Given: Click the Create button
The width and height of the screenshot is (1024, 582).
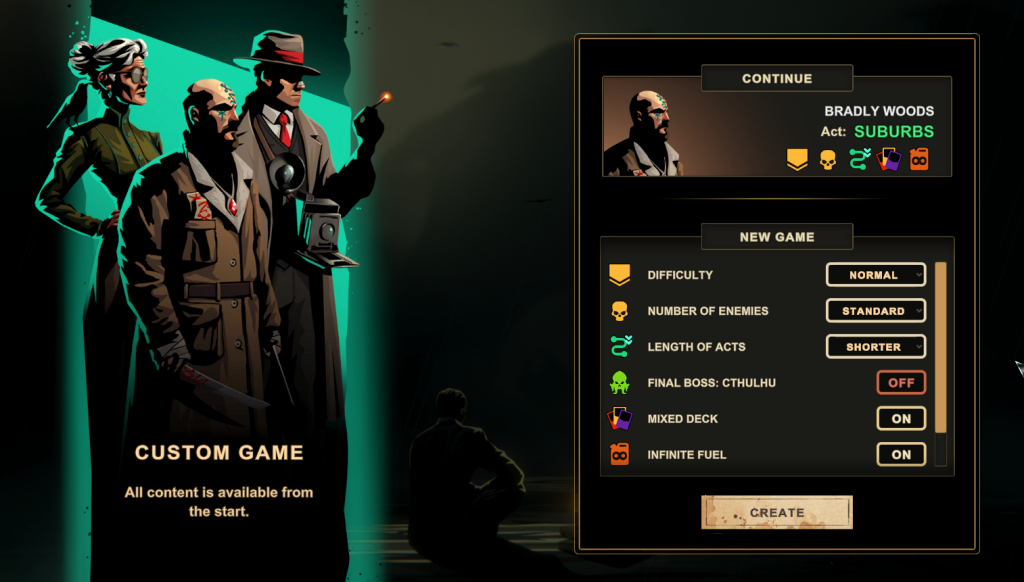Looking at the screenshot, I should pos(776,512).
